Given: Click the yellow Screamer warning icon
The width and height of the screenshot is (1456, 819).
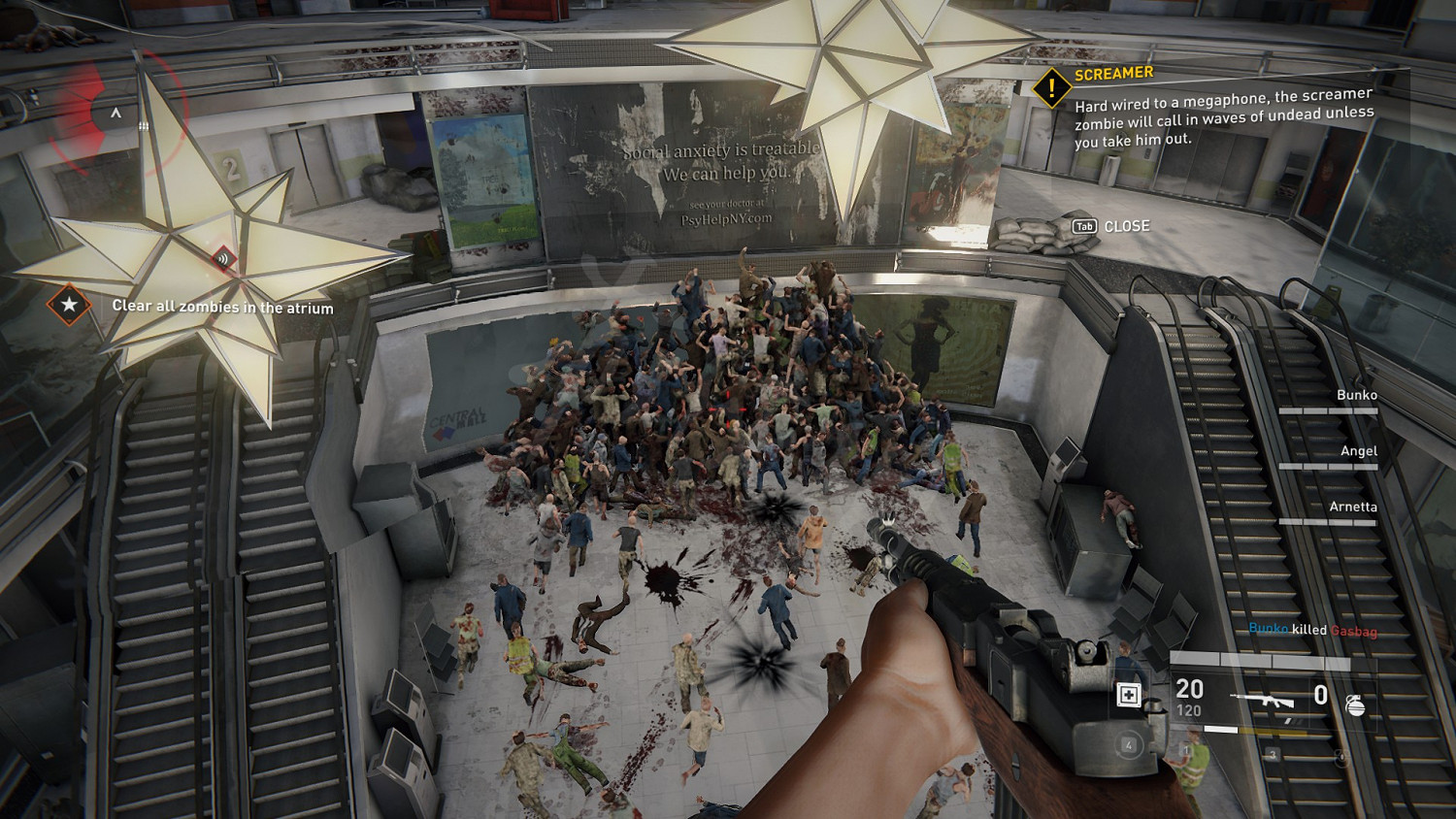Looking at the screenshot, I should pos(1051,88).
